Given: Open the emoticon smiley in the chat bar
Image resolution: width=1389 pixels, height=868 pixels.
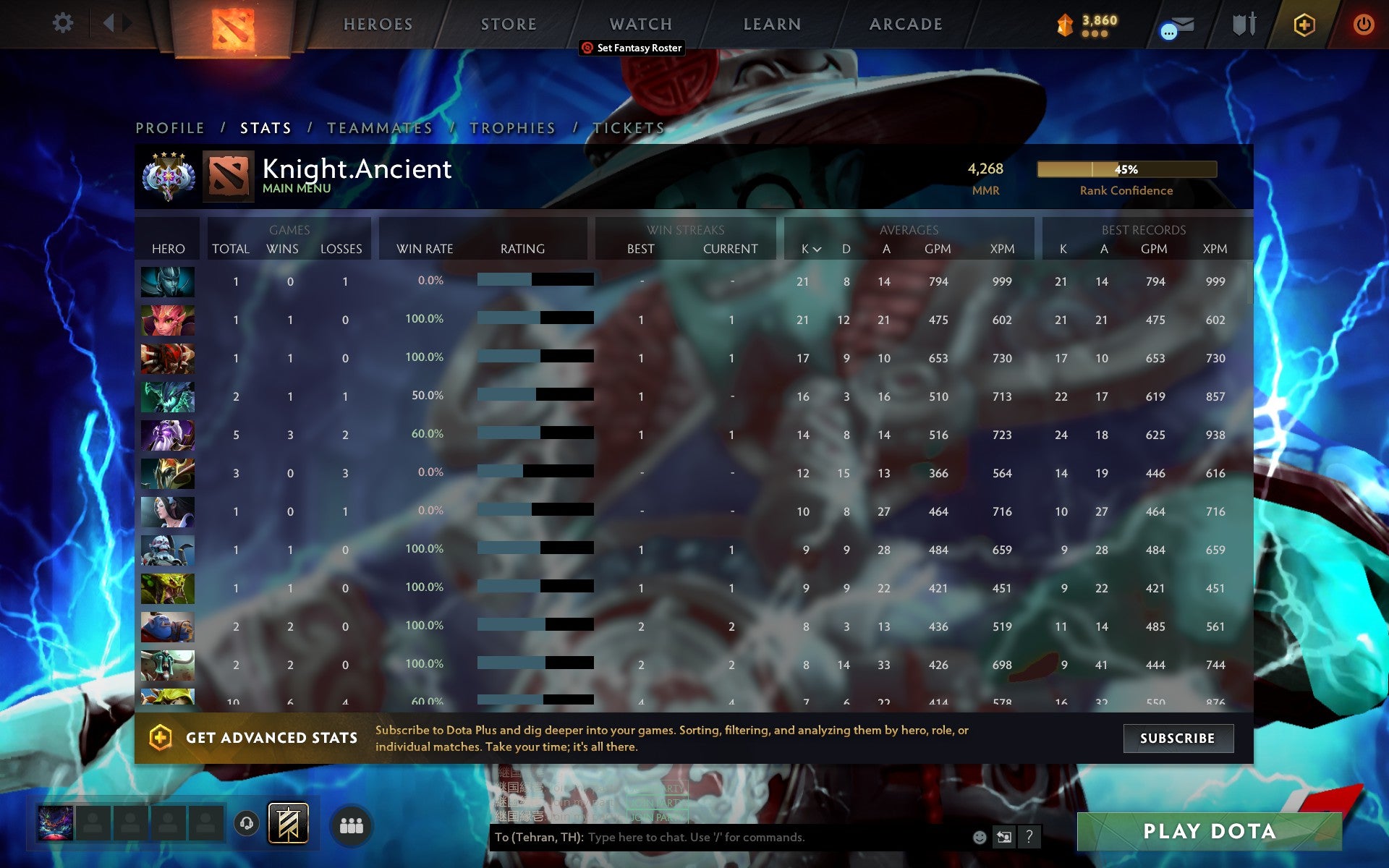Looking at the screenshot, I should [980, 838].
